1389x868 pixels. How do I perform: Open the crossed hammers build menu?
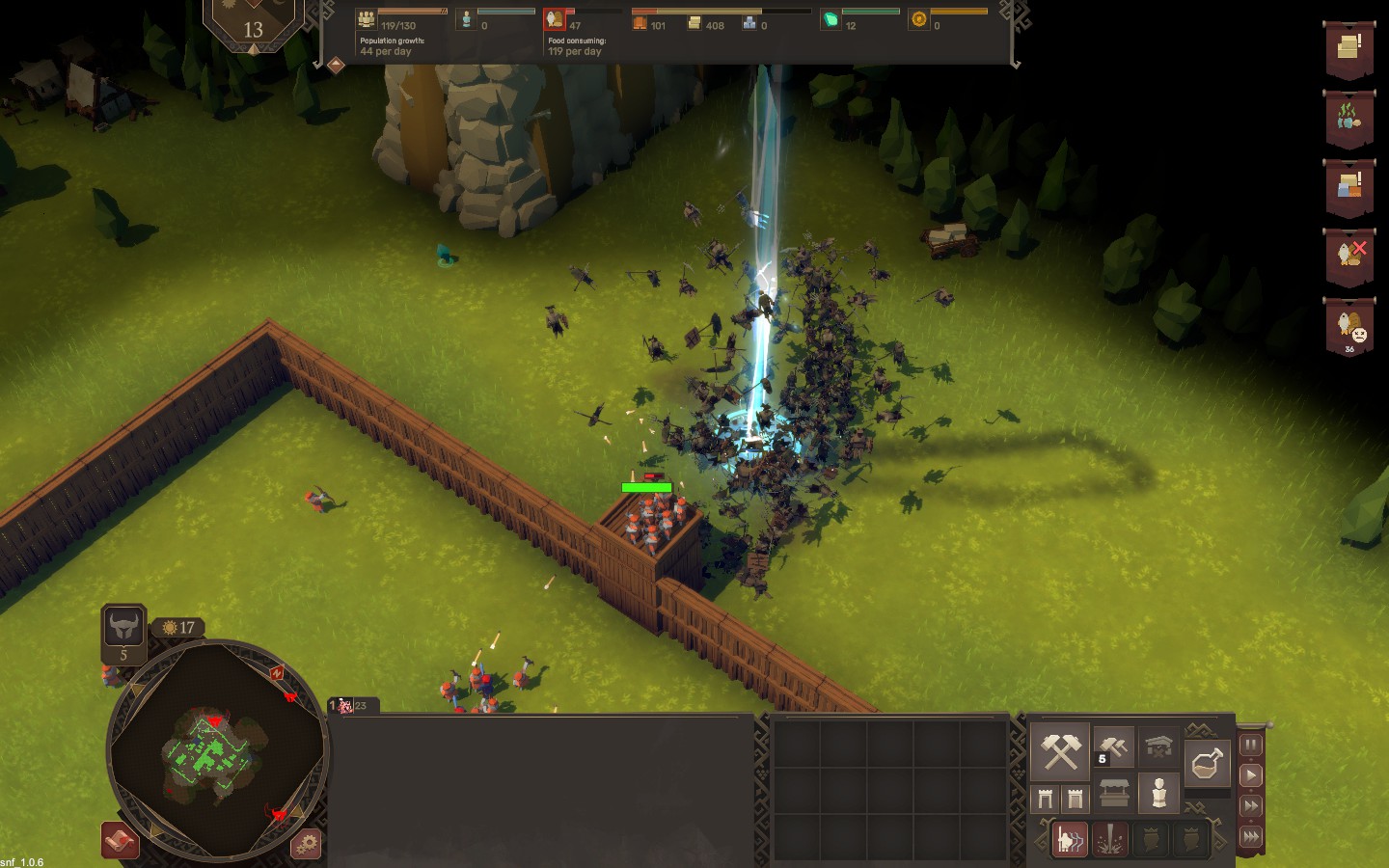click(x=1060, y=750)
